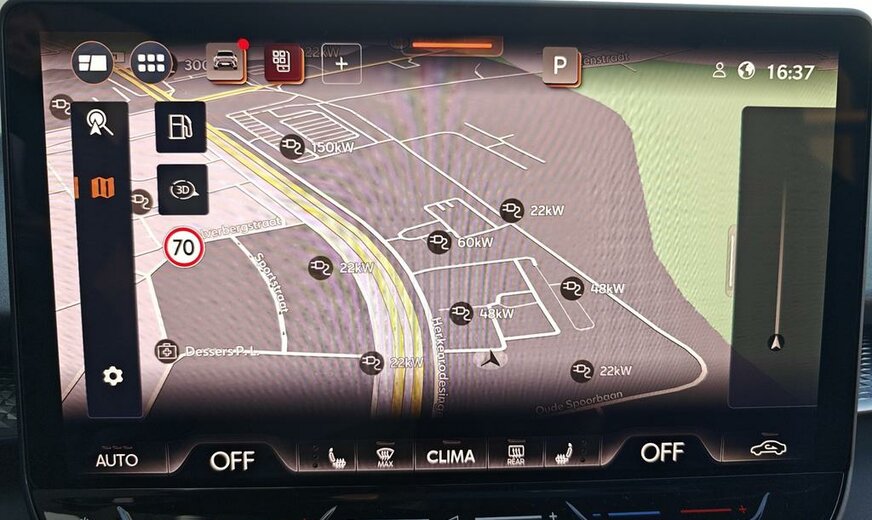
Task: Toggle the 3D map view
Action: pyautogui.click(x=182, y=190)
